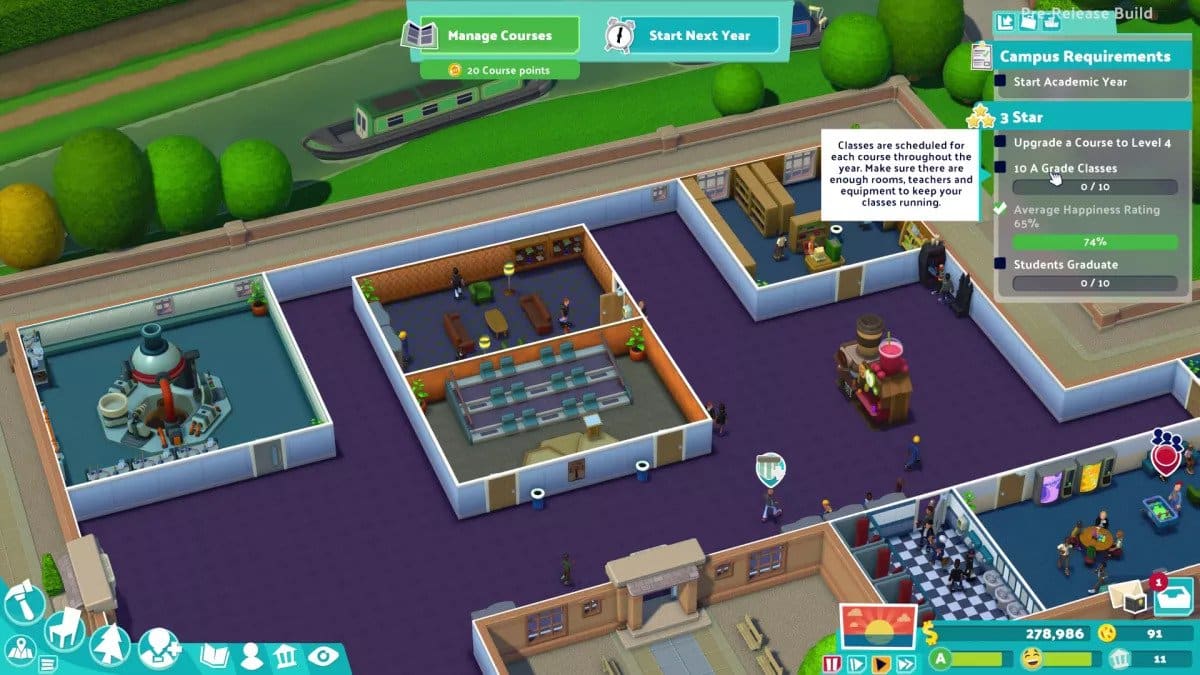Open the person silhouette staff list

(x=251, y=657)
